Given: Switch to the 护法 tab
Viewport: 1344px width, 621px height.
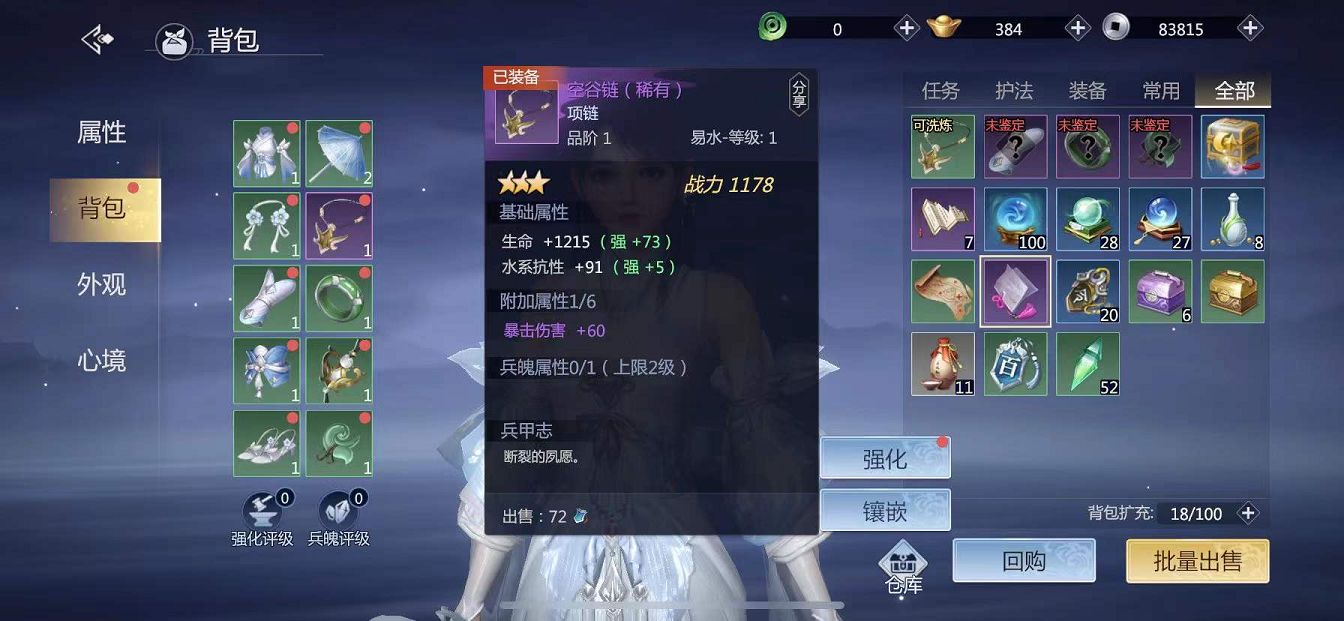Looking at the screenshot, I should coord(1014,91).
